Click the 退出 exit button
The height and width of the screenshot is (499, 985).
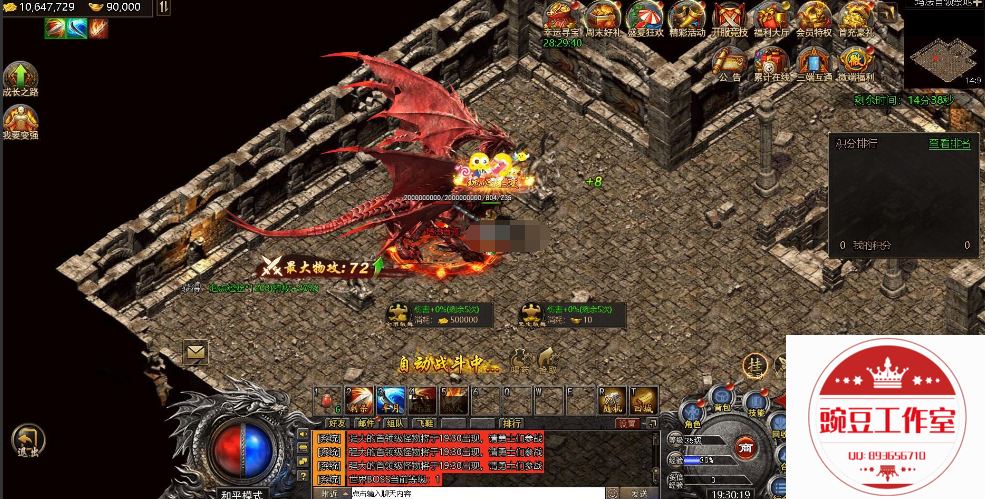tap(27, 441)
